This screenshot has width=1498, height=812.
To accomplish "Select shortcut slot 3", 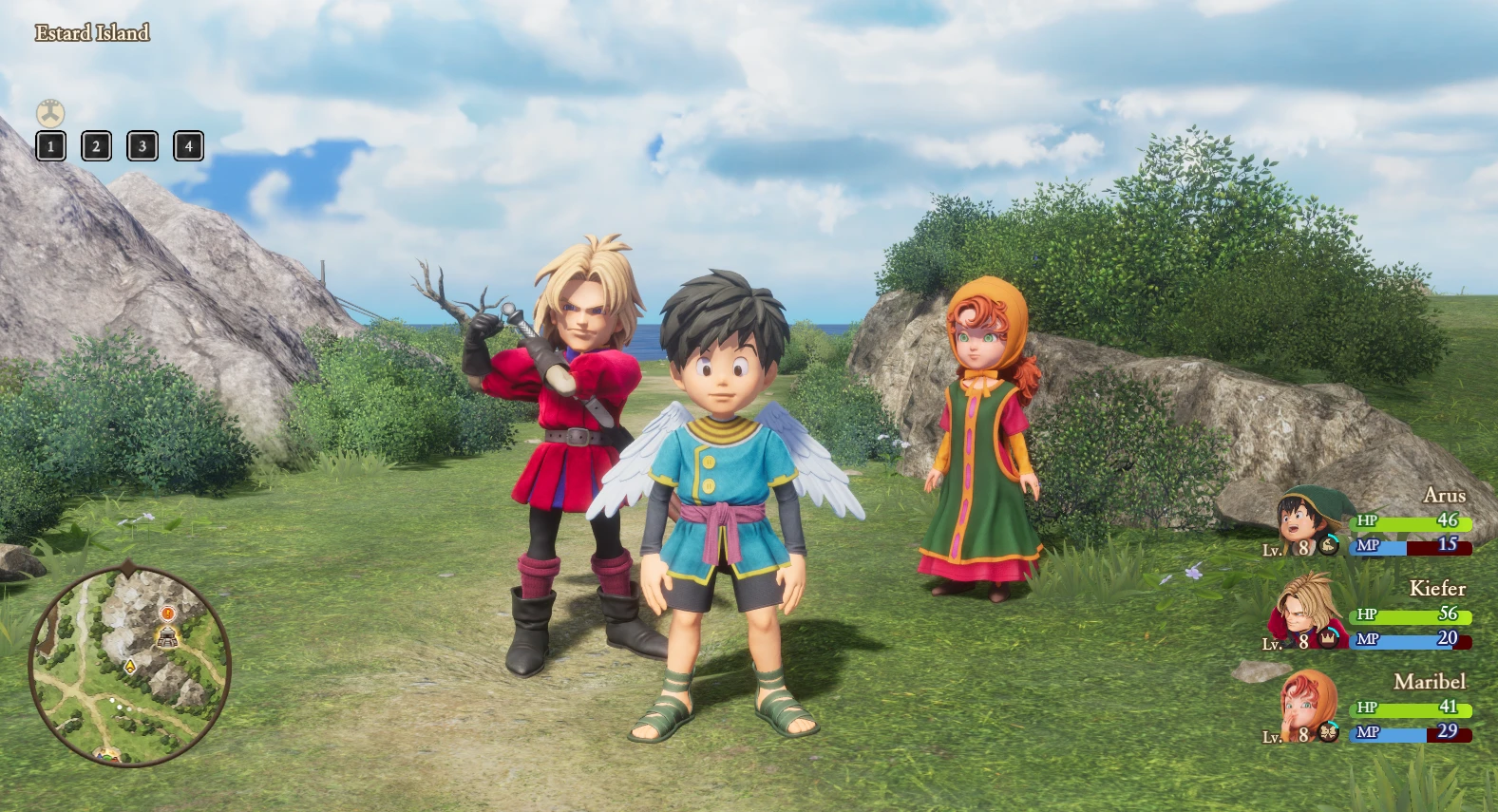I will click(142, 146).
